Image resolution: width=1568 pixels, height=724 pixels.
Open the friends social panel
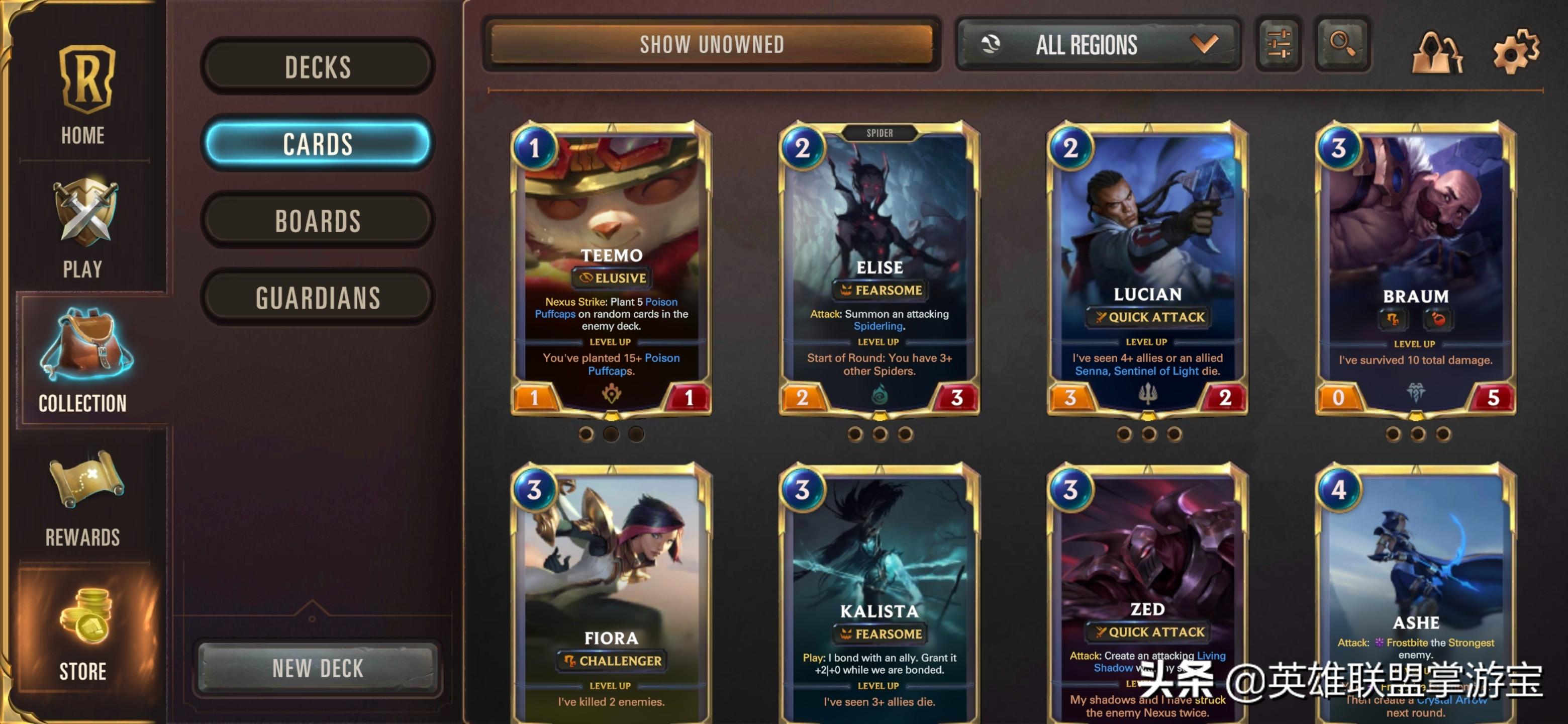point(1436,53)
